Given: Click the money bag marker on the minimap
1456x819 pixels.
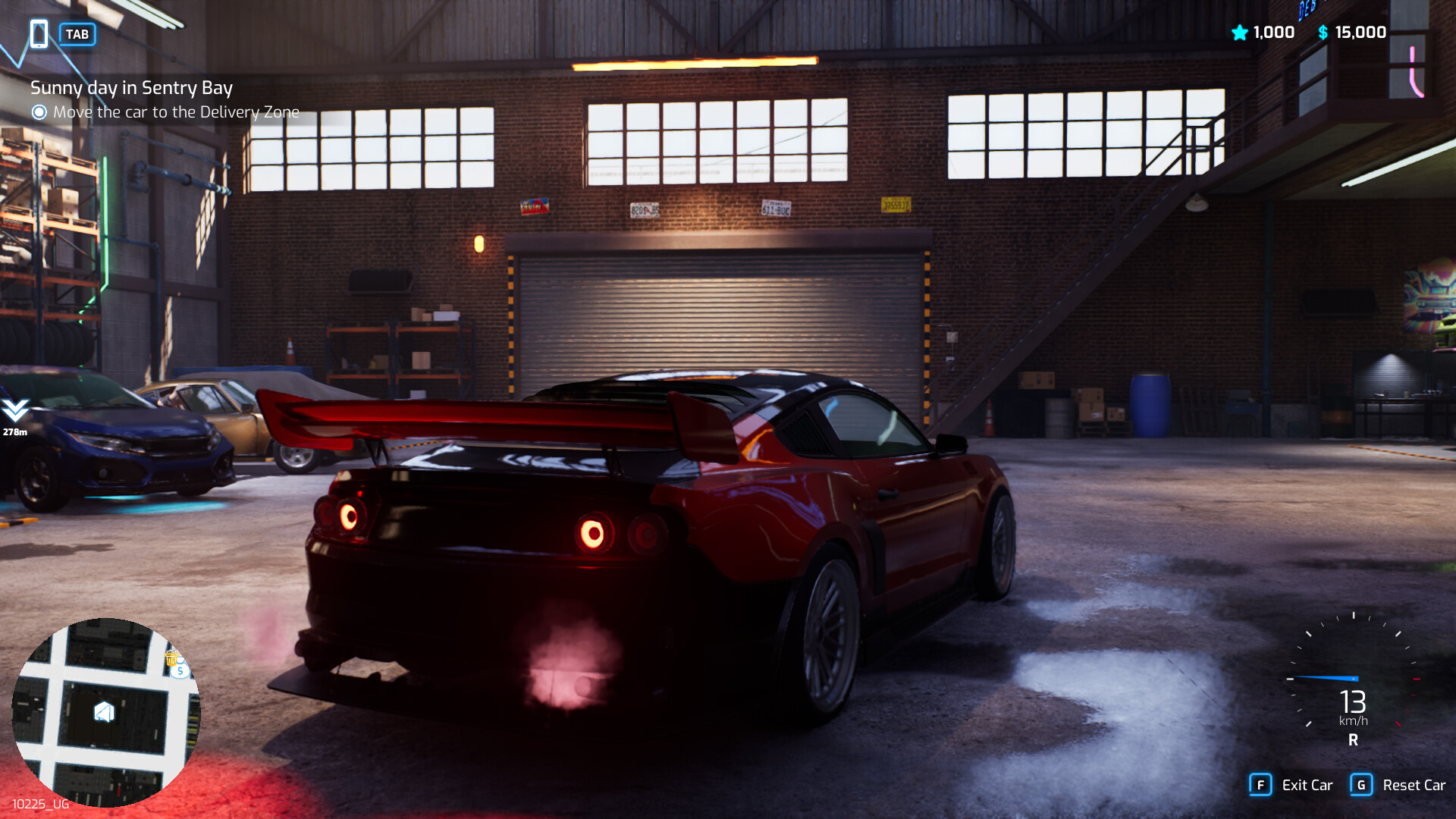Looking at the screenshot, I should point(180,670).
